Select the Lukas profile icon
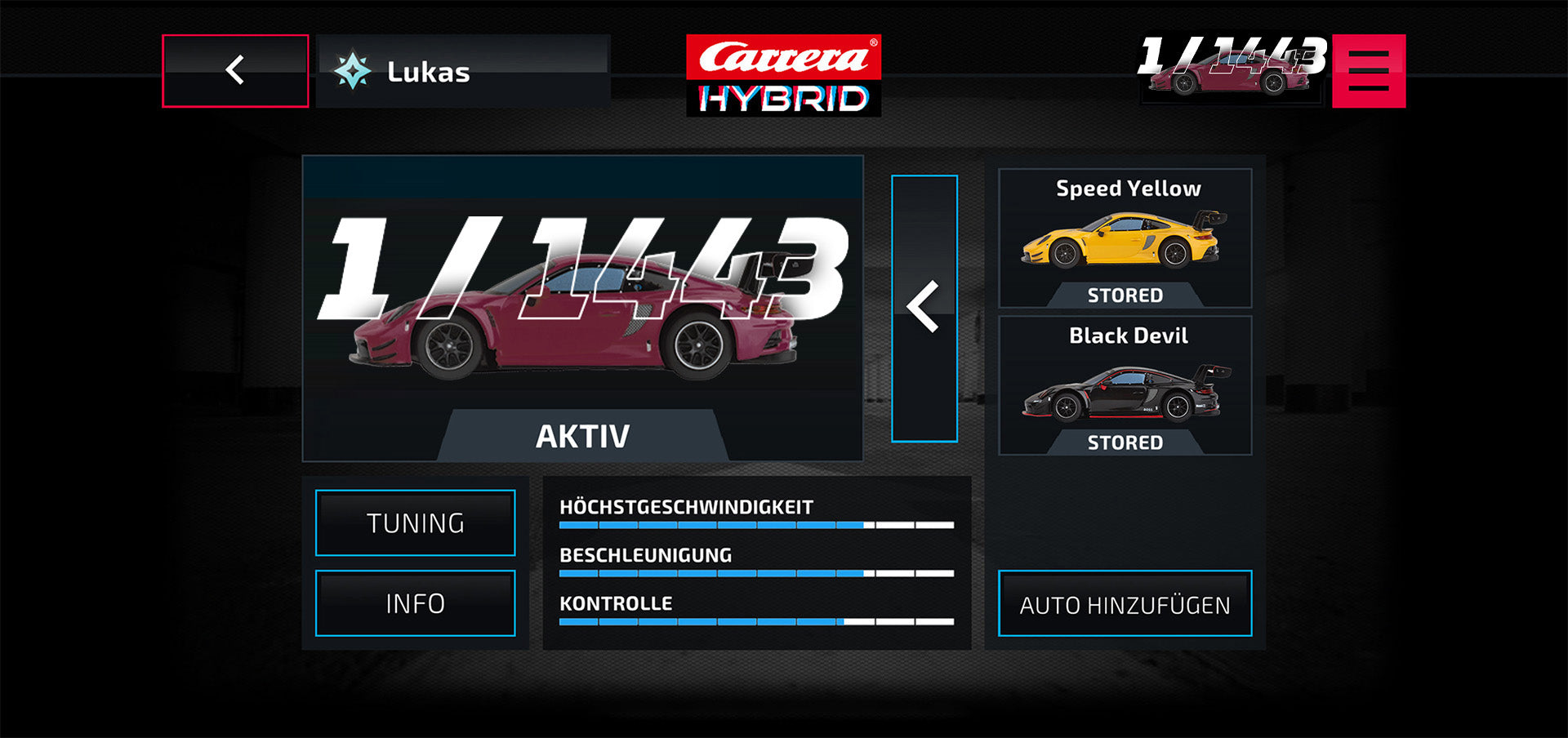 tap(353, 72)
